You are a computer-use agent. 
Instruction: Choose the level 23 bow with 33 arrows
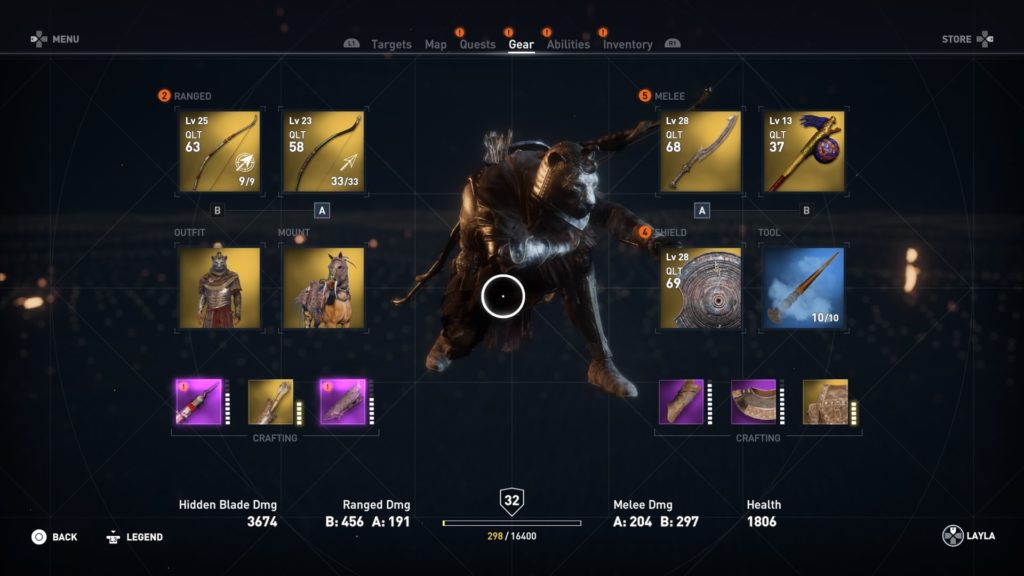(322, 151)
